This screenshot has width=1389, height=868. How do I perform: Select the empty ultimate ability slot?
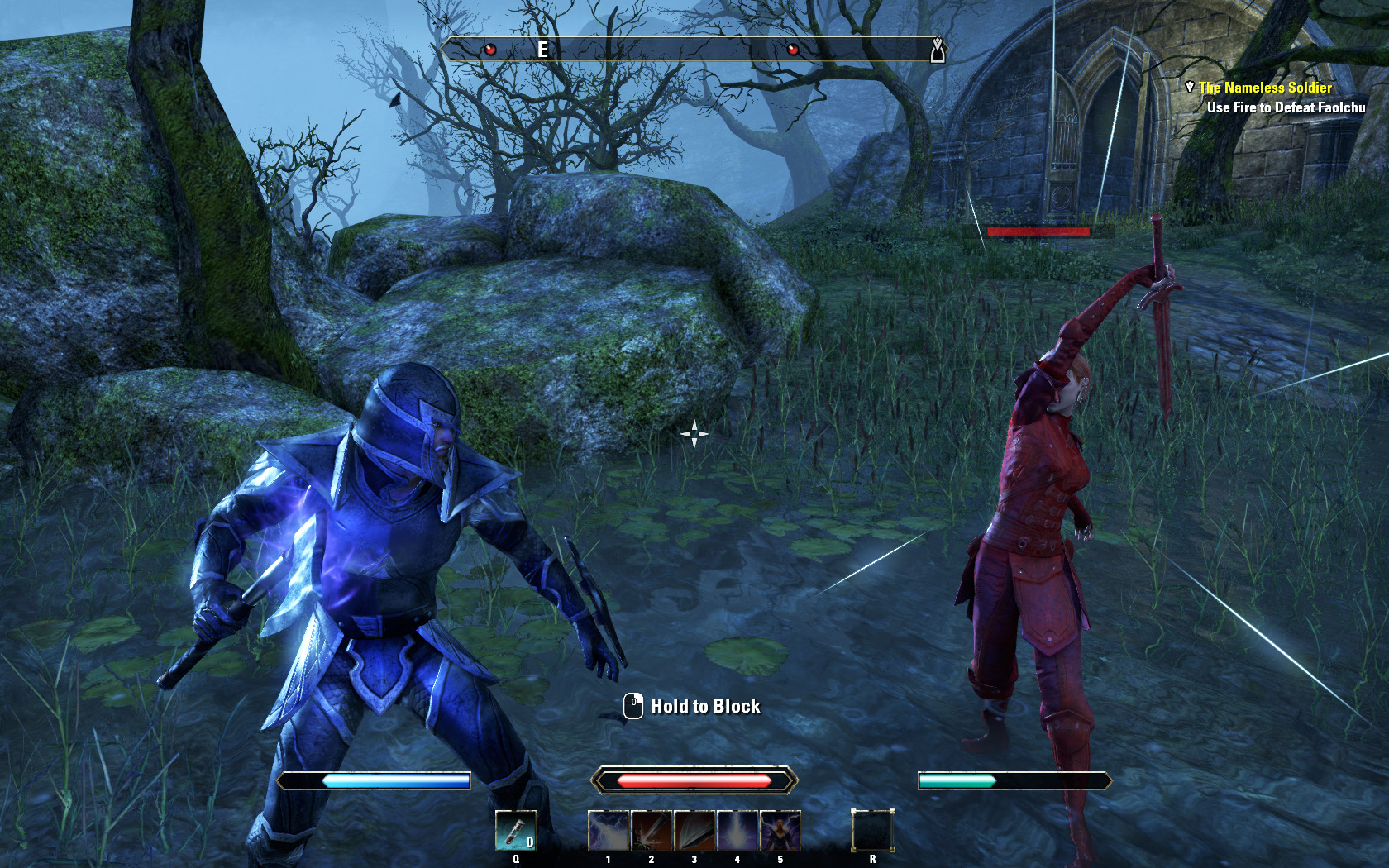pos(872,830)
